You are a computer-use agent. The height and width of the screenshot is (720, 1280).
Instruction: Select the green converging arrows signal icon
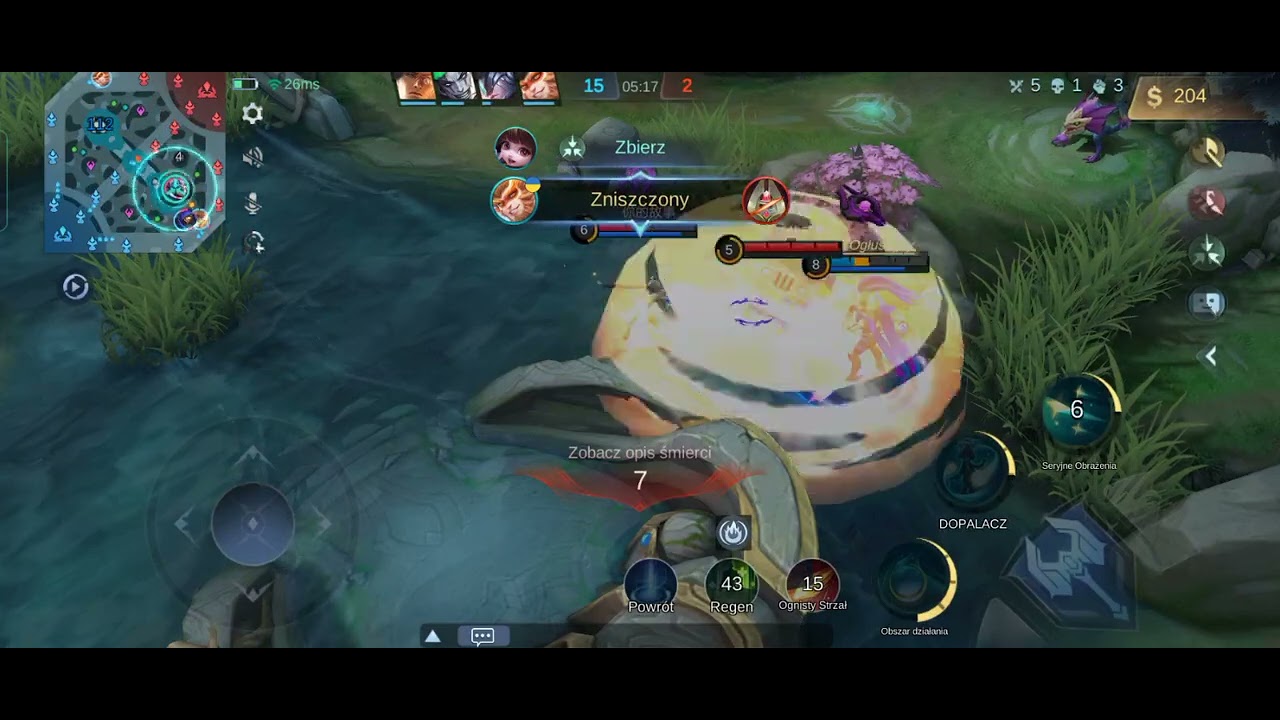click(x=1208, y=250)
